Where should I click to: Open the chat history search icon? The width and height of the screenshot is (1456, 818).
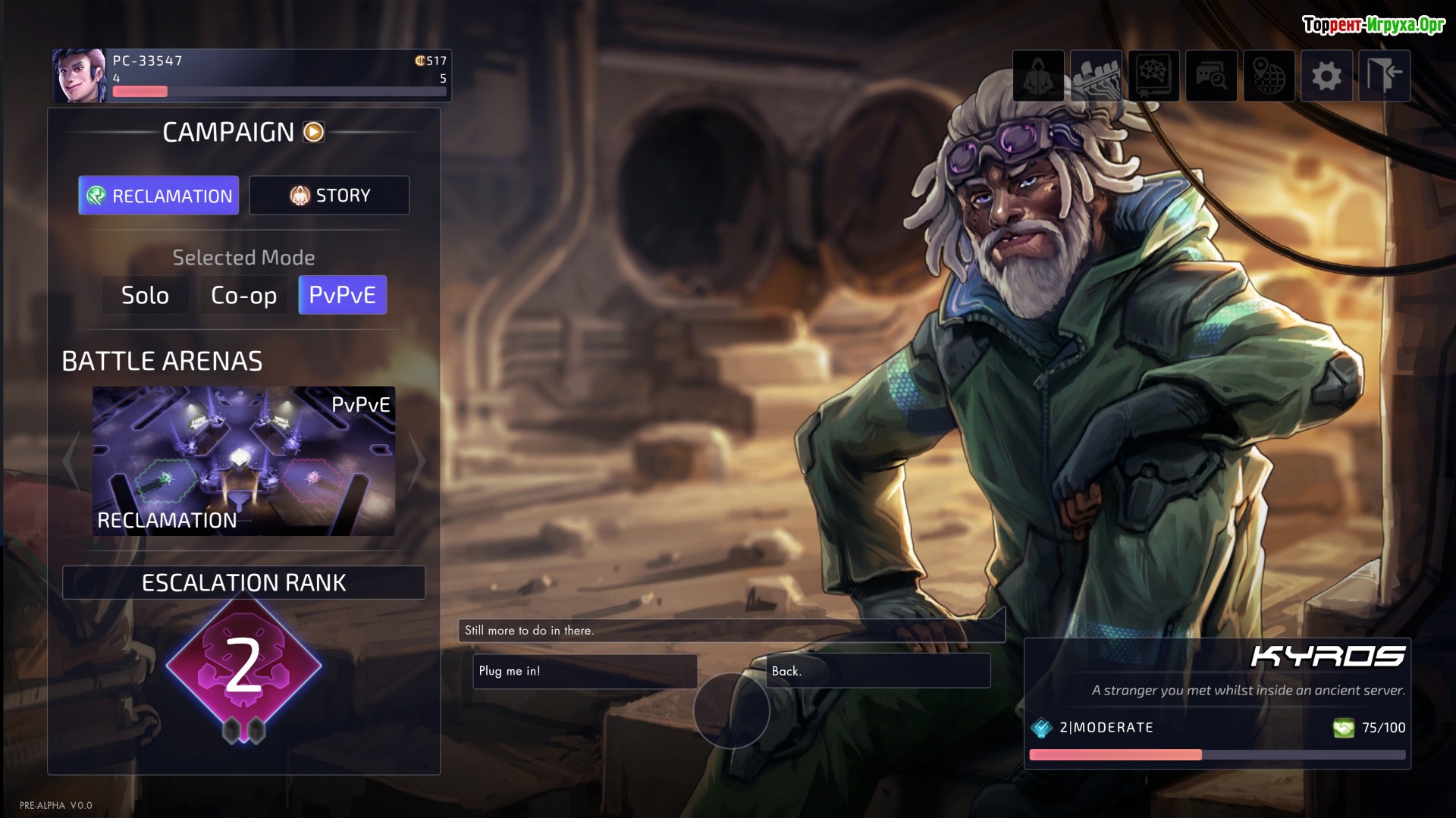[x=1211, y=76]
